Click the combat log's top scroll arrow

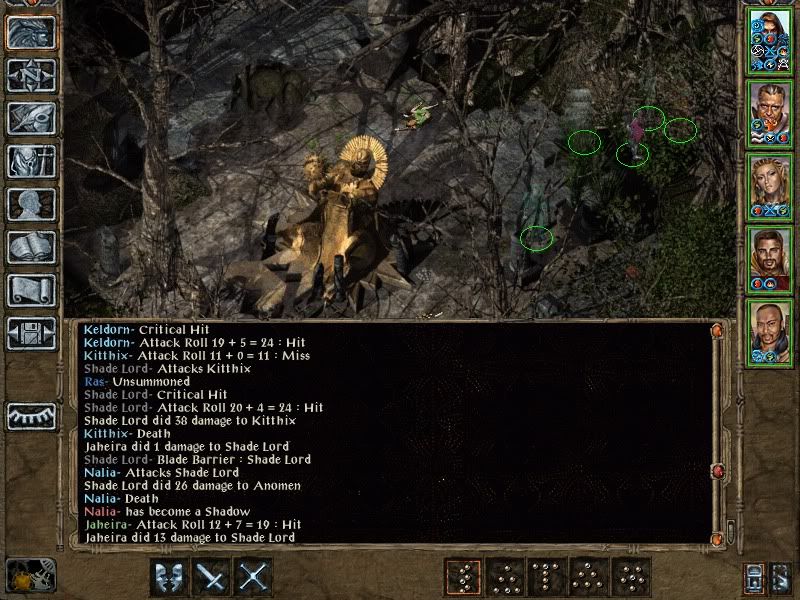[x=716, y=330]
